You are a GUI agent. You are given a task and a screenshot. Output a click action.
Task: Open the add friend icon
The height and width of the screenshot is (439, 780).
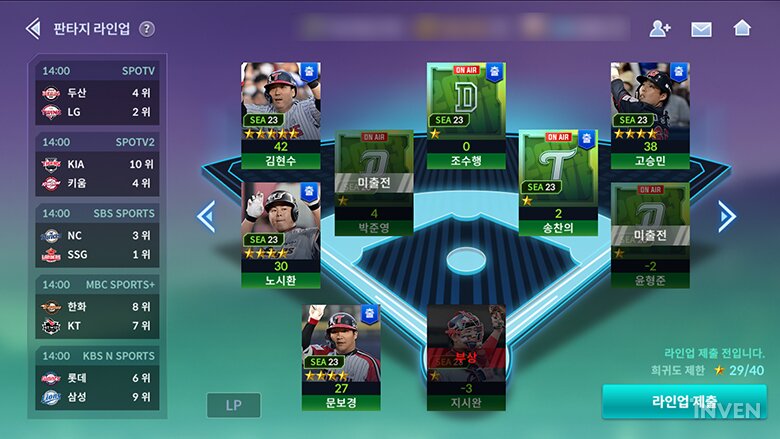[660, 28]
